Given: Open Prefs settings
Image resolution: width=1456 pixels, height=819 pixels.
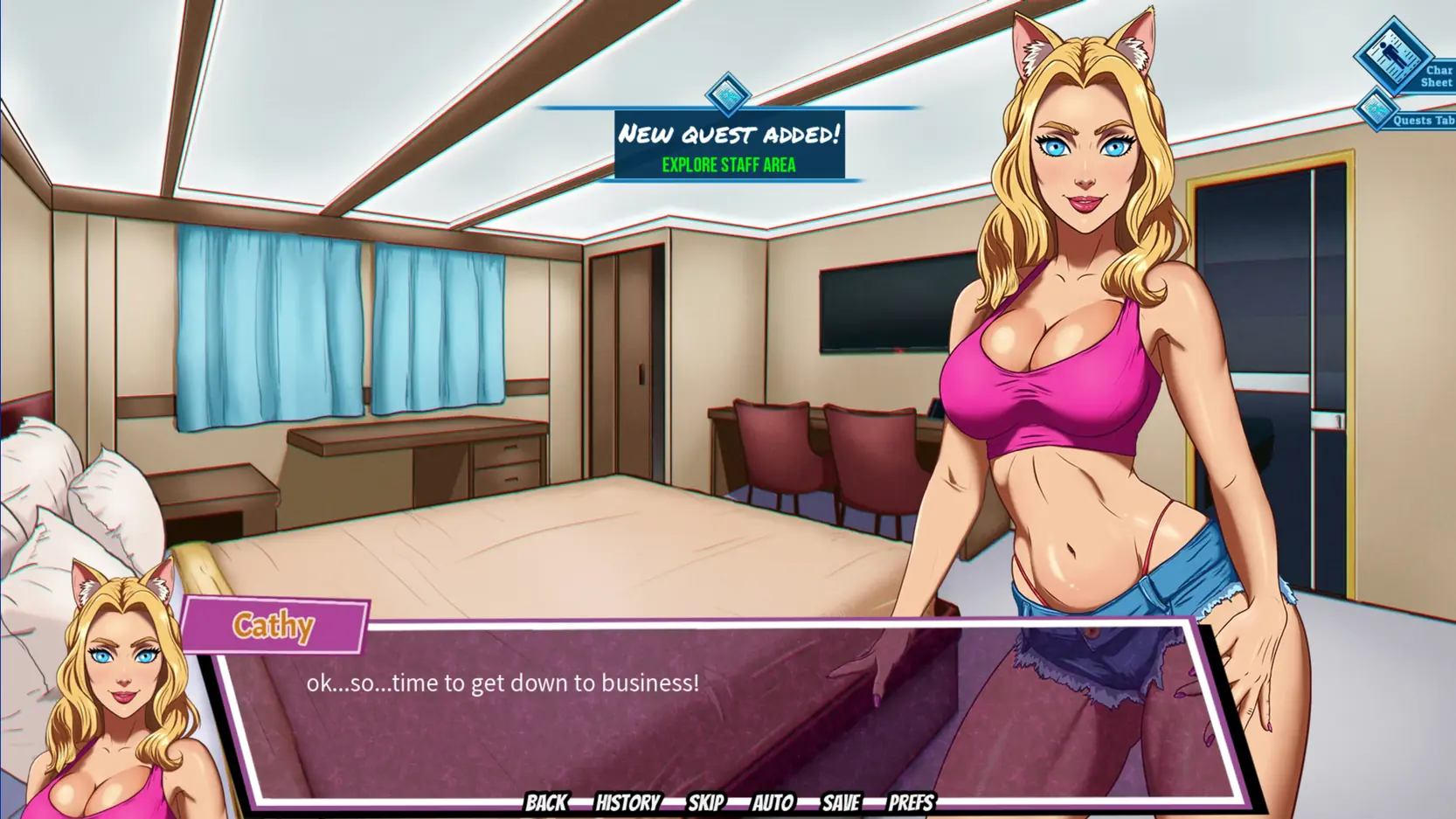Looking at the screenshot, I should click(x=911, y=802).
